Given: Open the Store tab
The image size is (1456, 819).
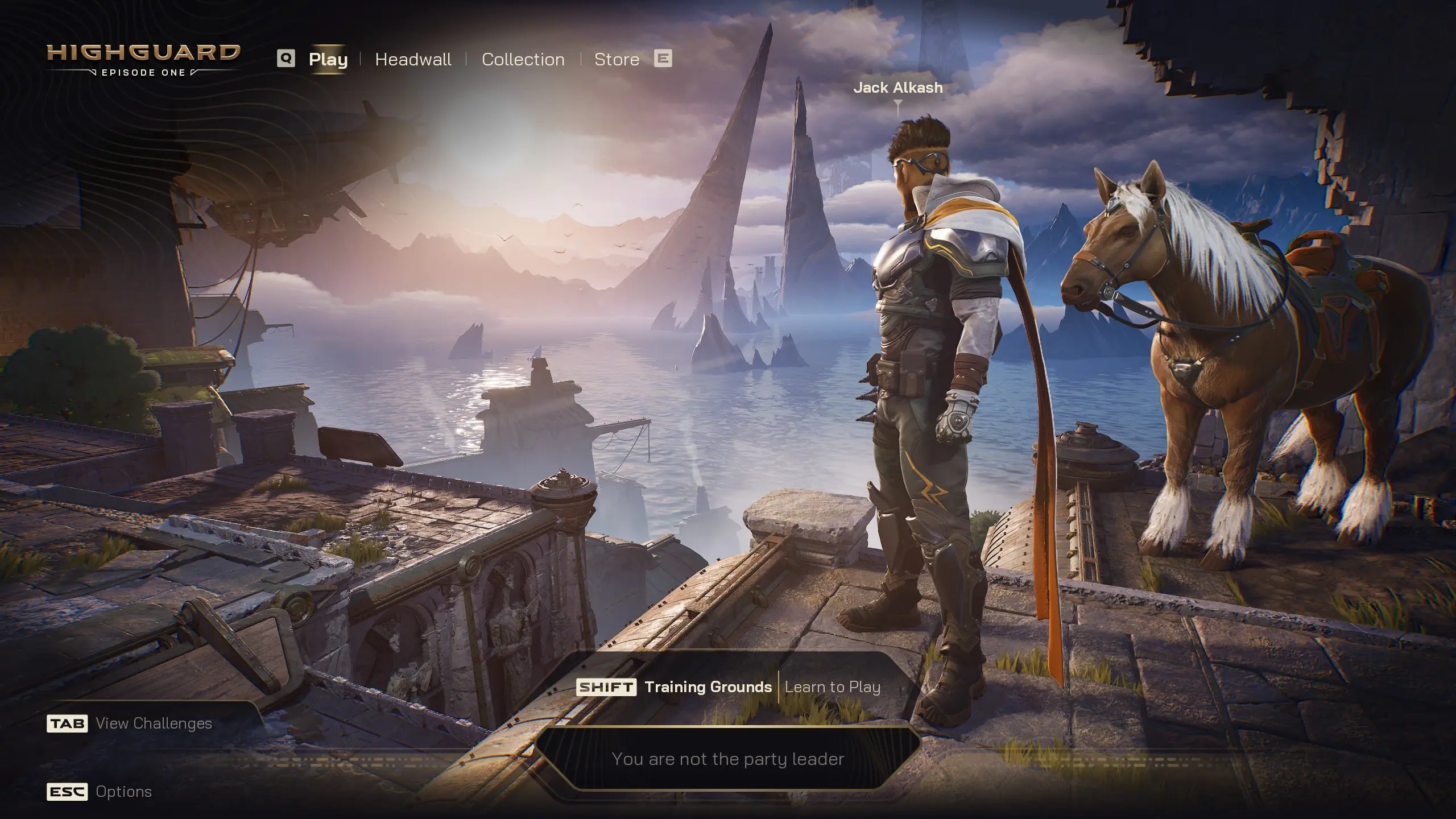Looking at the screenshot, I should [x=617, y=59].
